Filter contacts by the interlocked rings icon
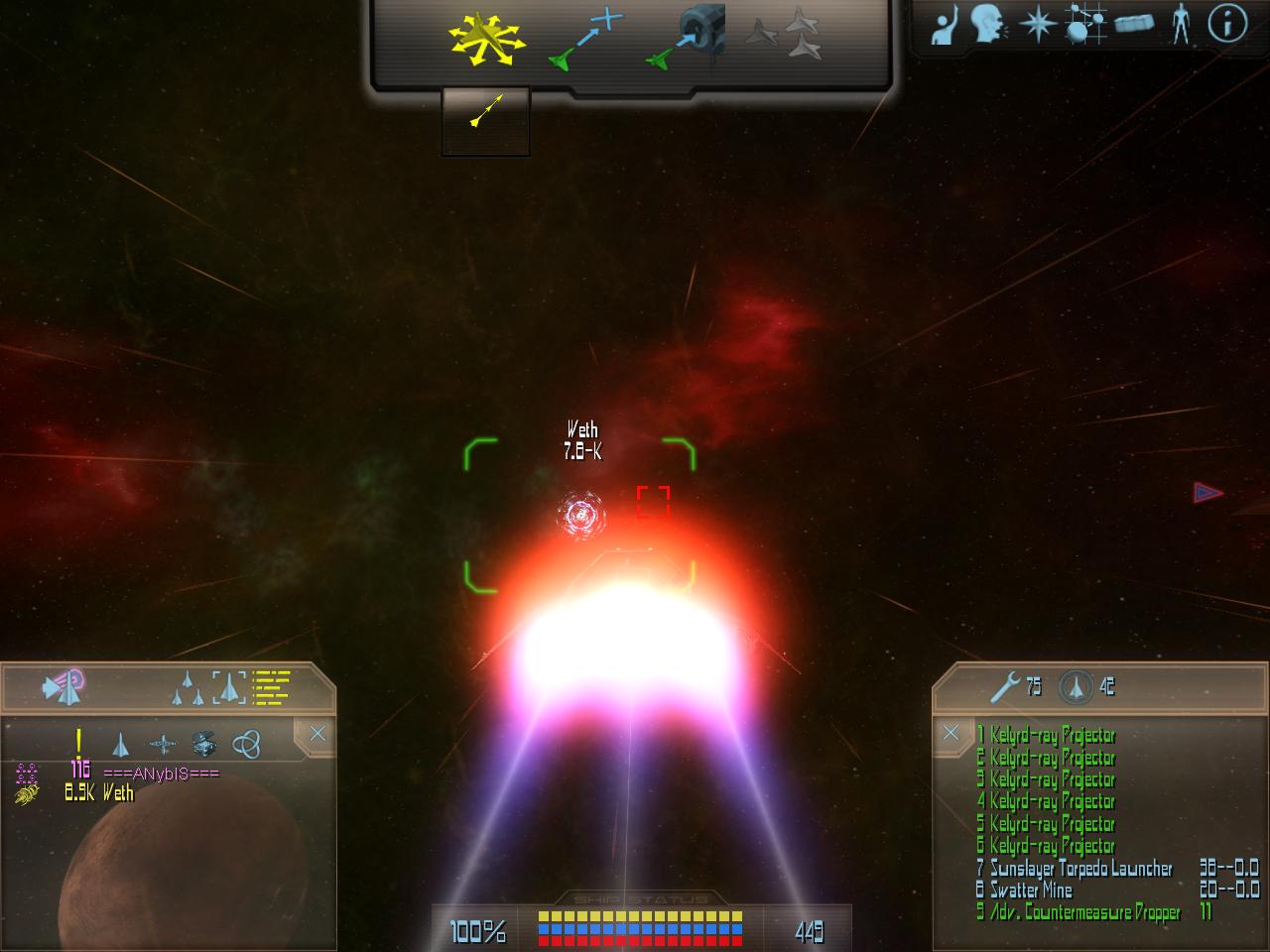Image resolution: width=1270 pixels, height=952 pixels. [245, 744]
